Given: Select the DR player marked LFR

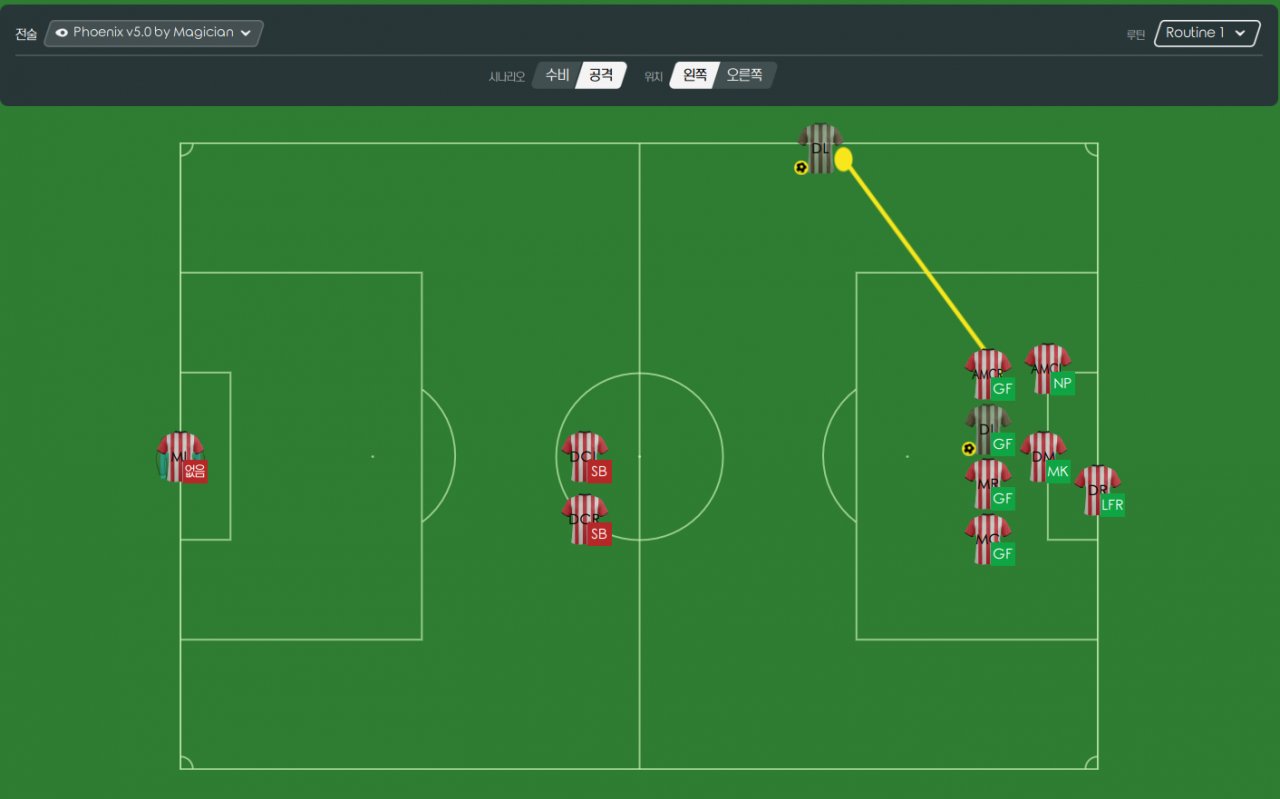Looking at the screenshot, I should pyautogui.click(x=1097, y=490).
